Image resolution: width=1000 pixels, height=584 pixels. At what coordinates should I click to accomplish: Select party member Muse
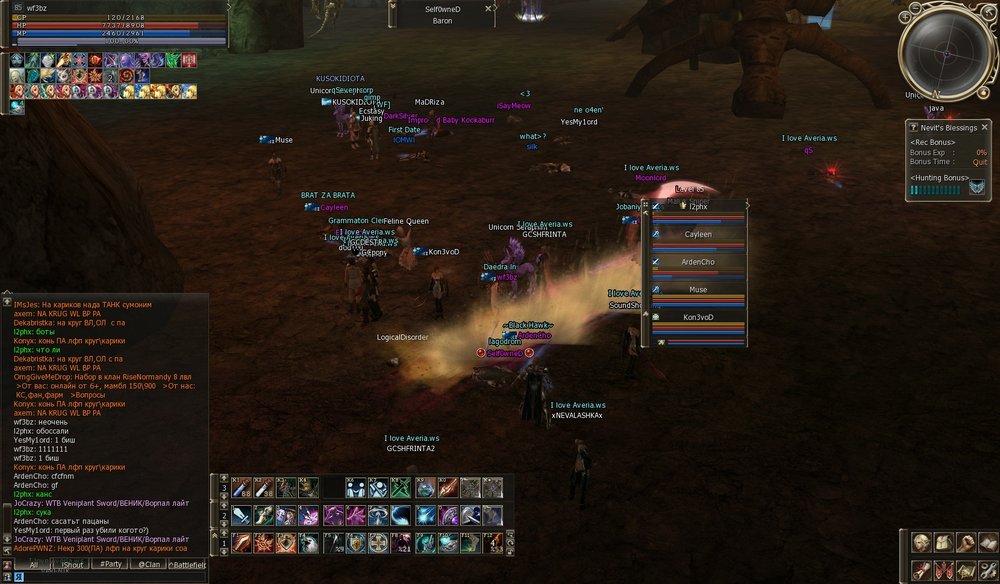[698, 290]
